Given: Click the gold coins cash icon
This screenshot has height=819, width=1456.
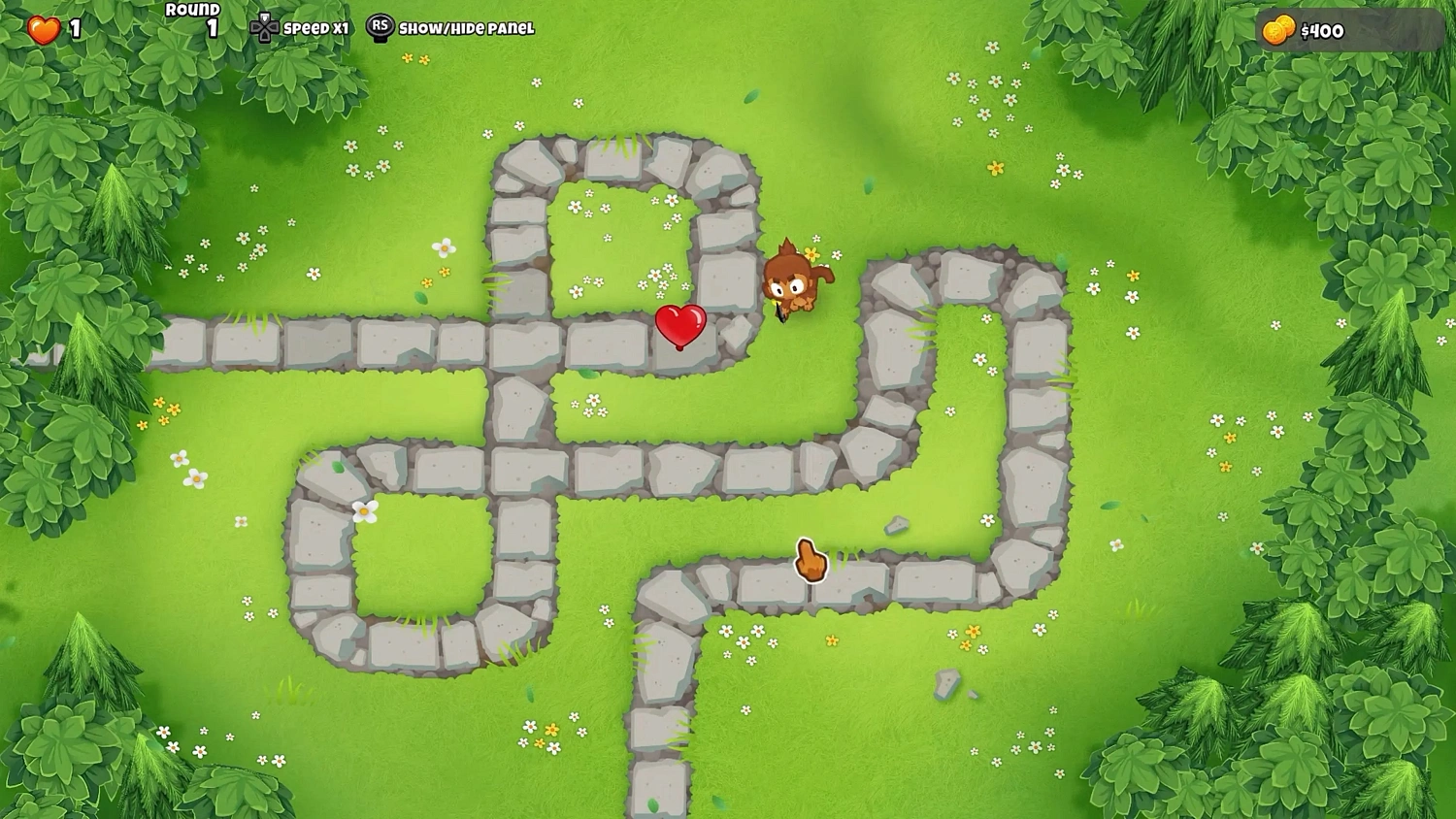Looking at the screenshot, I should [x=1279, y=29].
